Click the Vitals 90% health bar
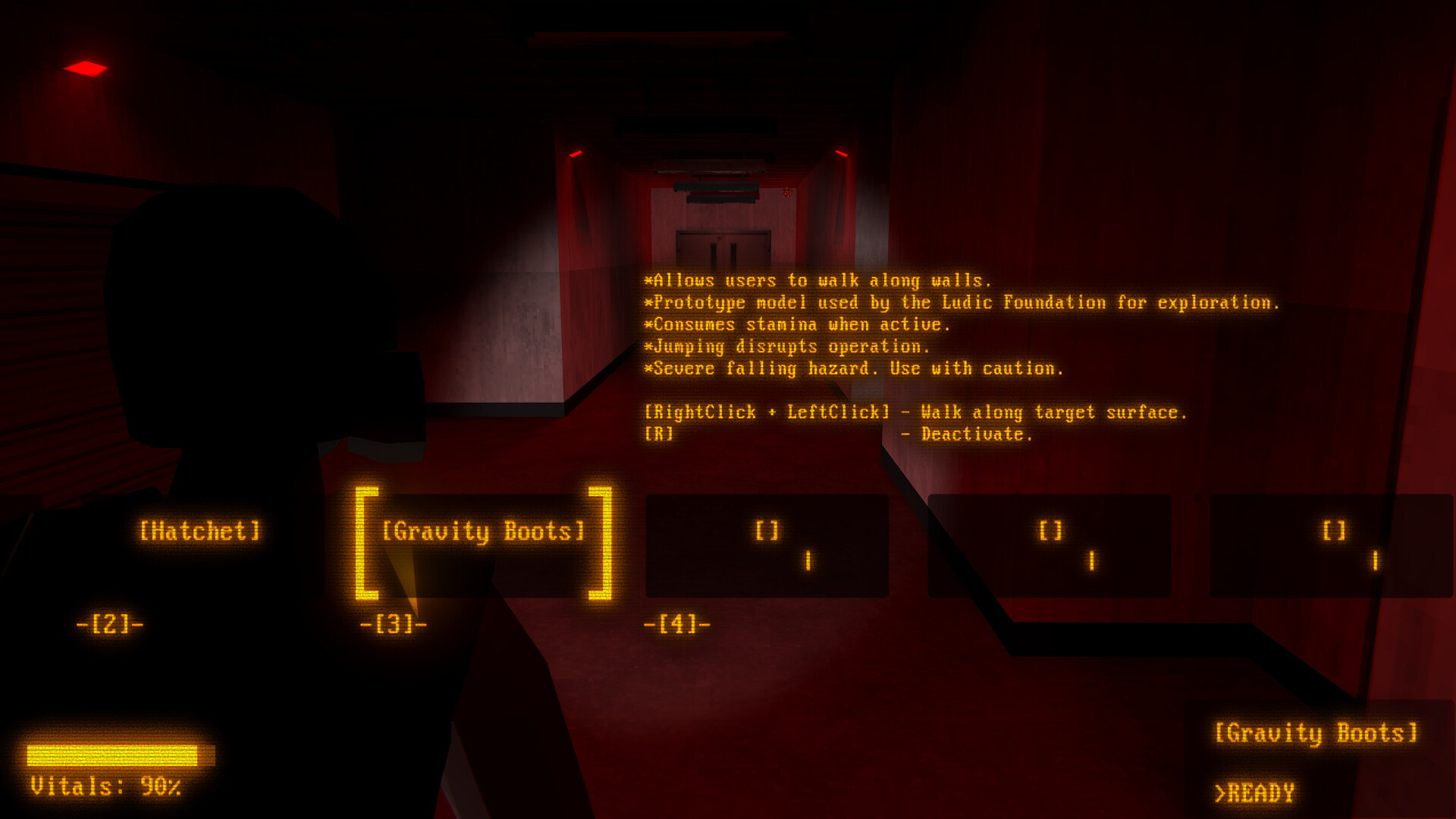 [x=121, y=756]
